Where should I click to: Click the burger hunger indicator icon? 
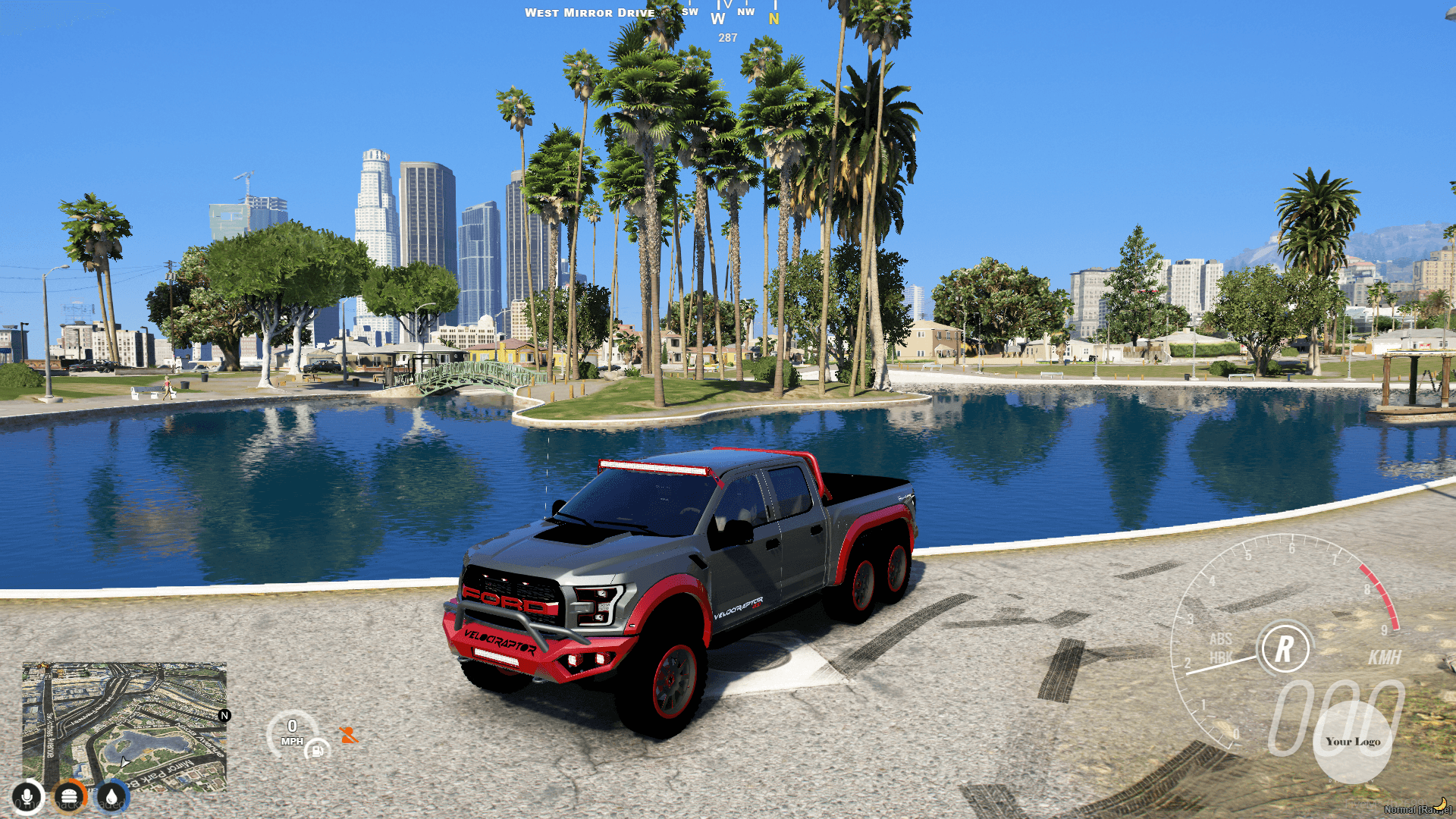pos(69,796)
